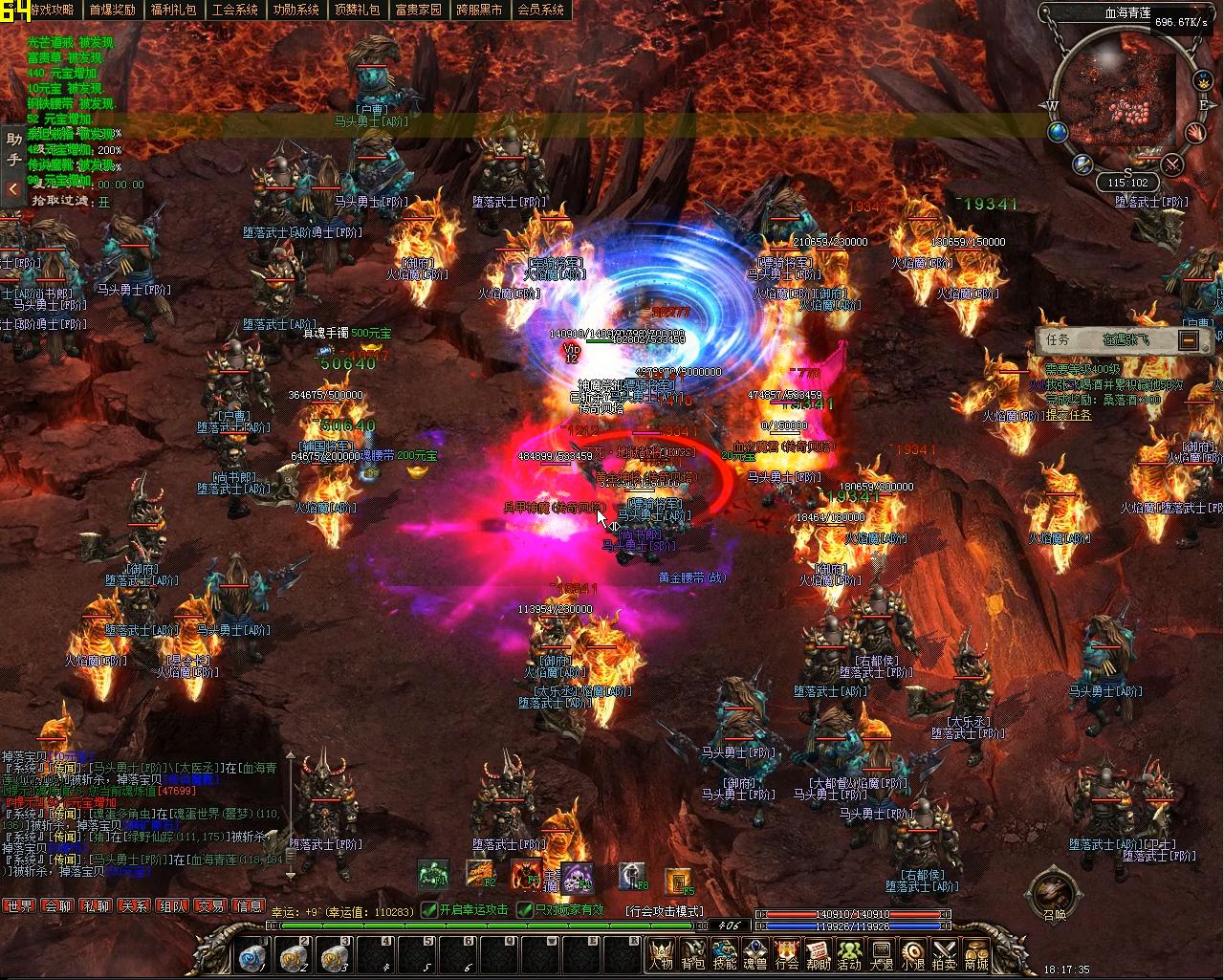Open the 商城 shop button
This screenshot has height=980, width=1224.
click(x=976, y=954)
